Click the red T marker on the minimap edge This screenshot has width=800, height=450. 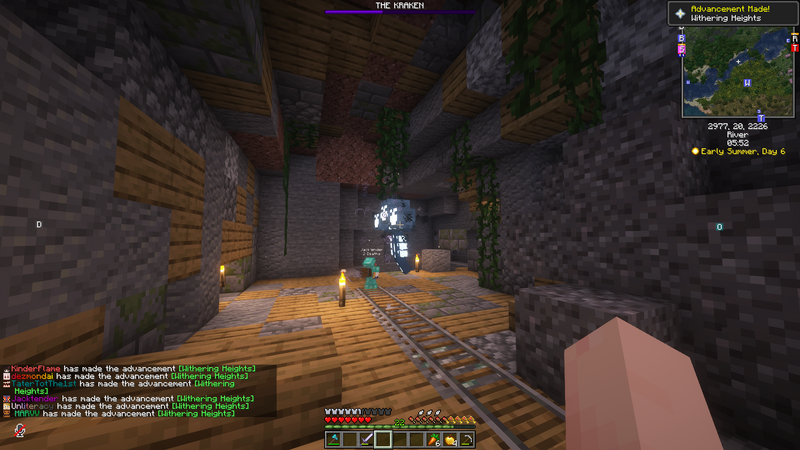point(794,47)
